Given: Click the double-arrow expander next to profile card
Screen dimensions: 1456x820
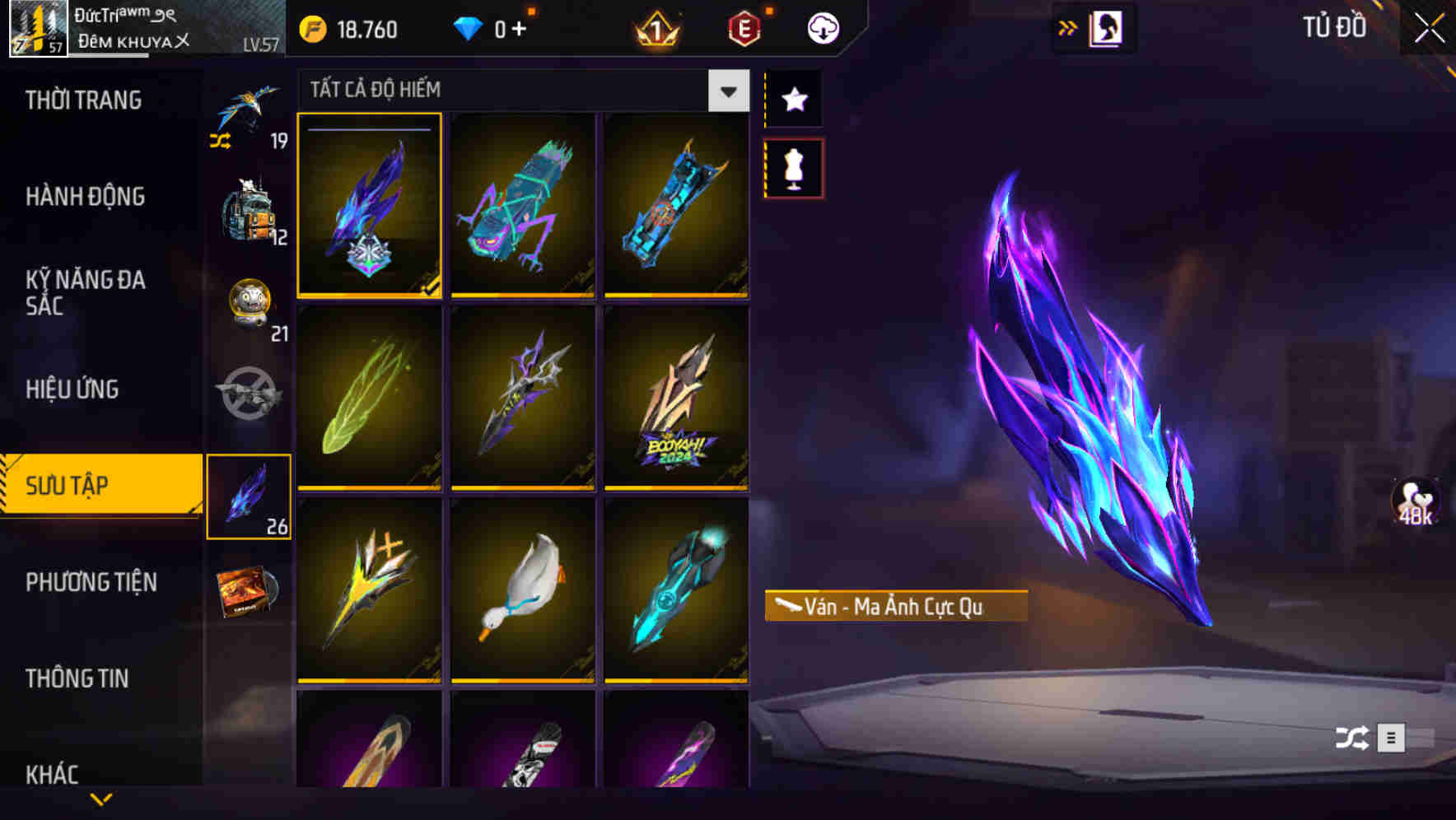Looking at the screenshot, I should click(1067, 27).
